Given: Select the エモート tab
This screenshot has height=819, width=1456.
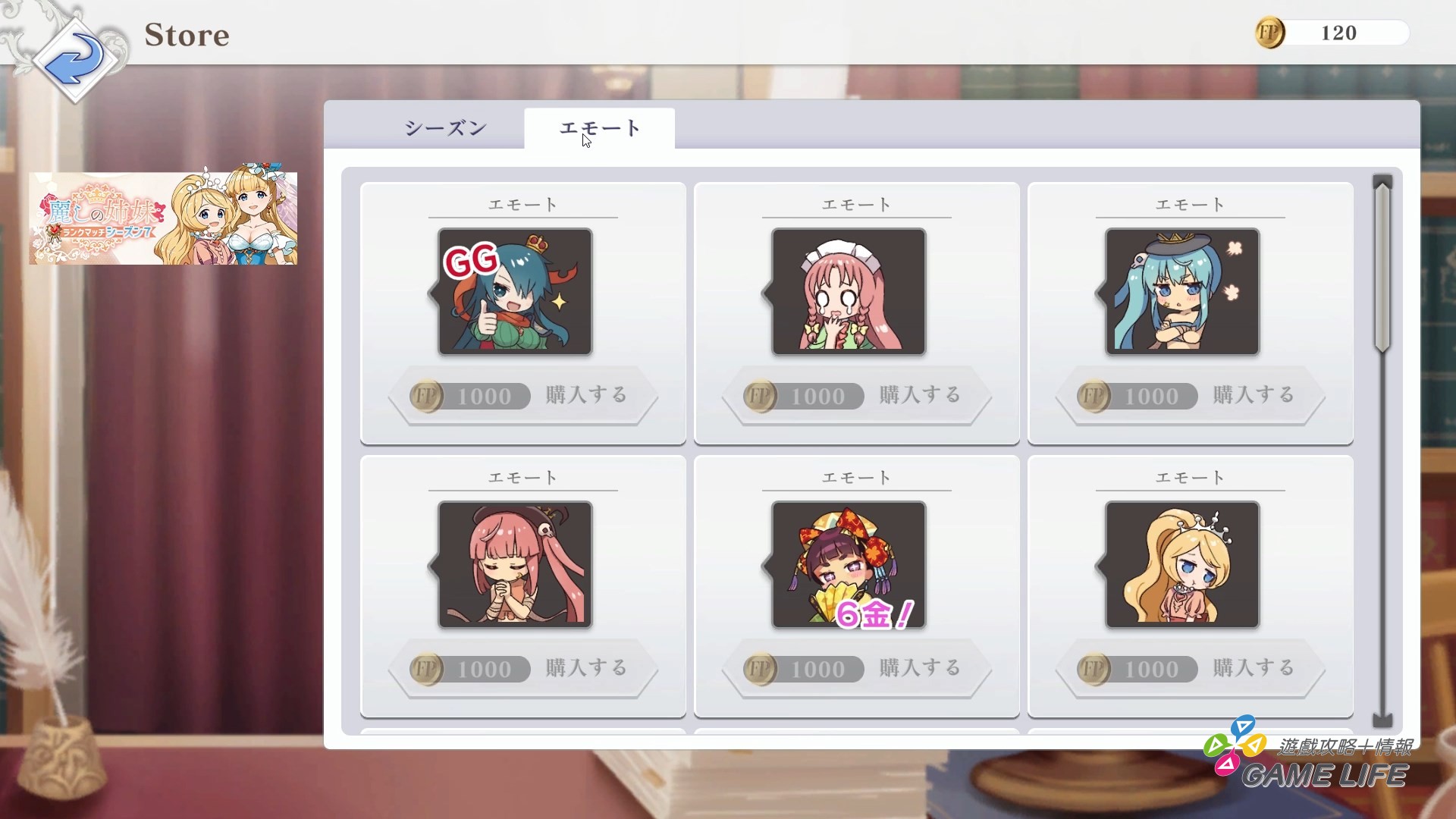Looking at the screenshot, I should (598, 128).
